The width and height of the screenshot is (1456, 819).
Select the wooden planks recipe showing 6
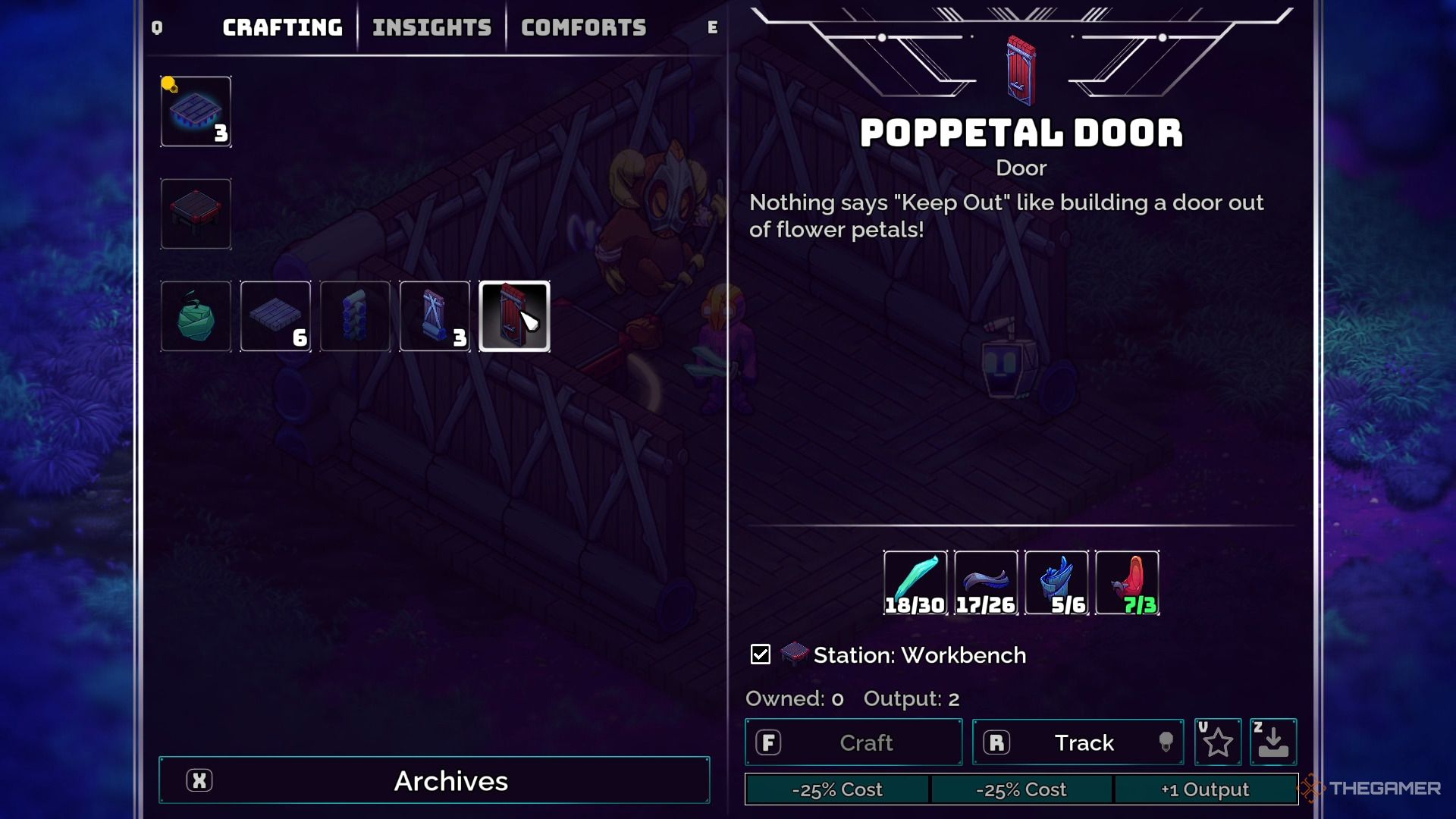(x=275, y=316)
